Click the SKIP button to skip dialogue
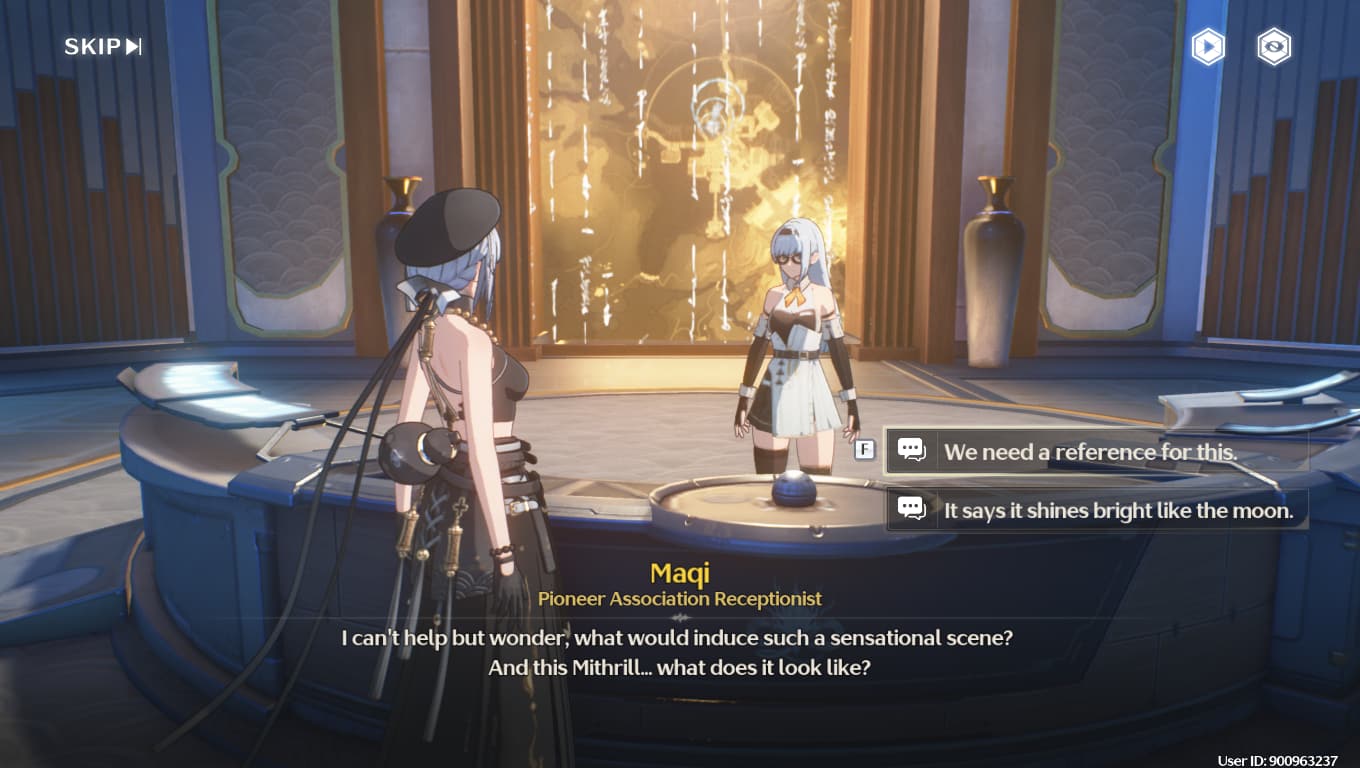The image size is (1360, 768). (x=90, y=46)
